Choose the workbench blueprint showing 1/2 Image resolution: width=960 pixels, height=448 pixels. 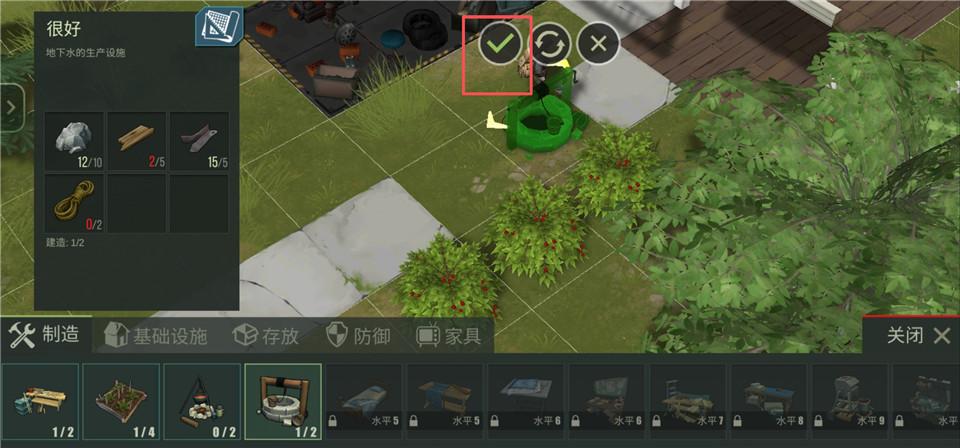coord(40,401)
